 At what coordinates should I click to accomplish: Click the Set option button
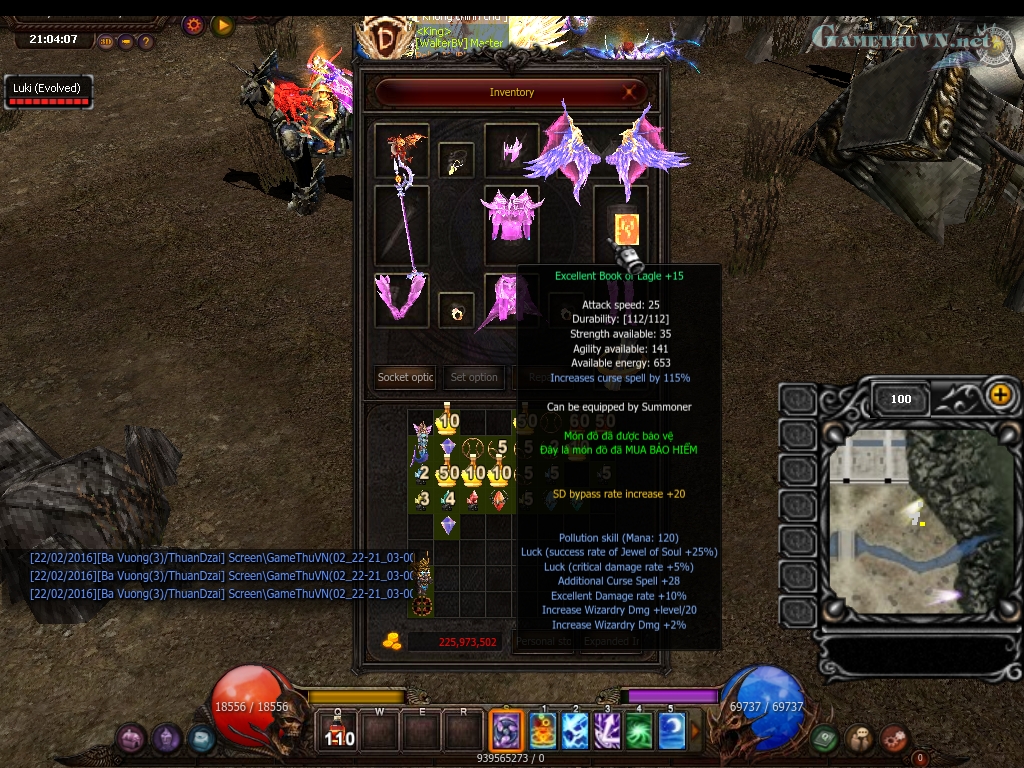[x=474, y=377]
